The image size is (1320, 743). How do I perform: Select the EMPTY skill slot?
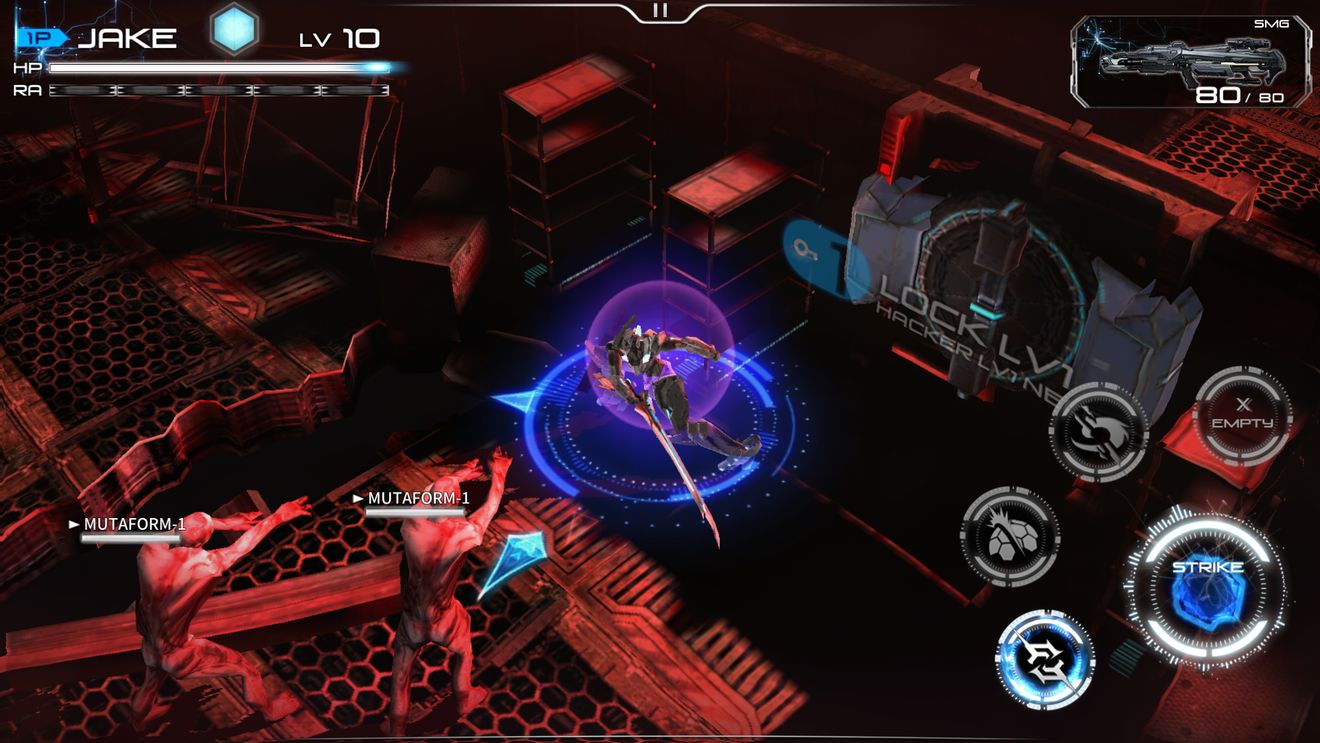point(1243,416)
